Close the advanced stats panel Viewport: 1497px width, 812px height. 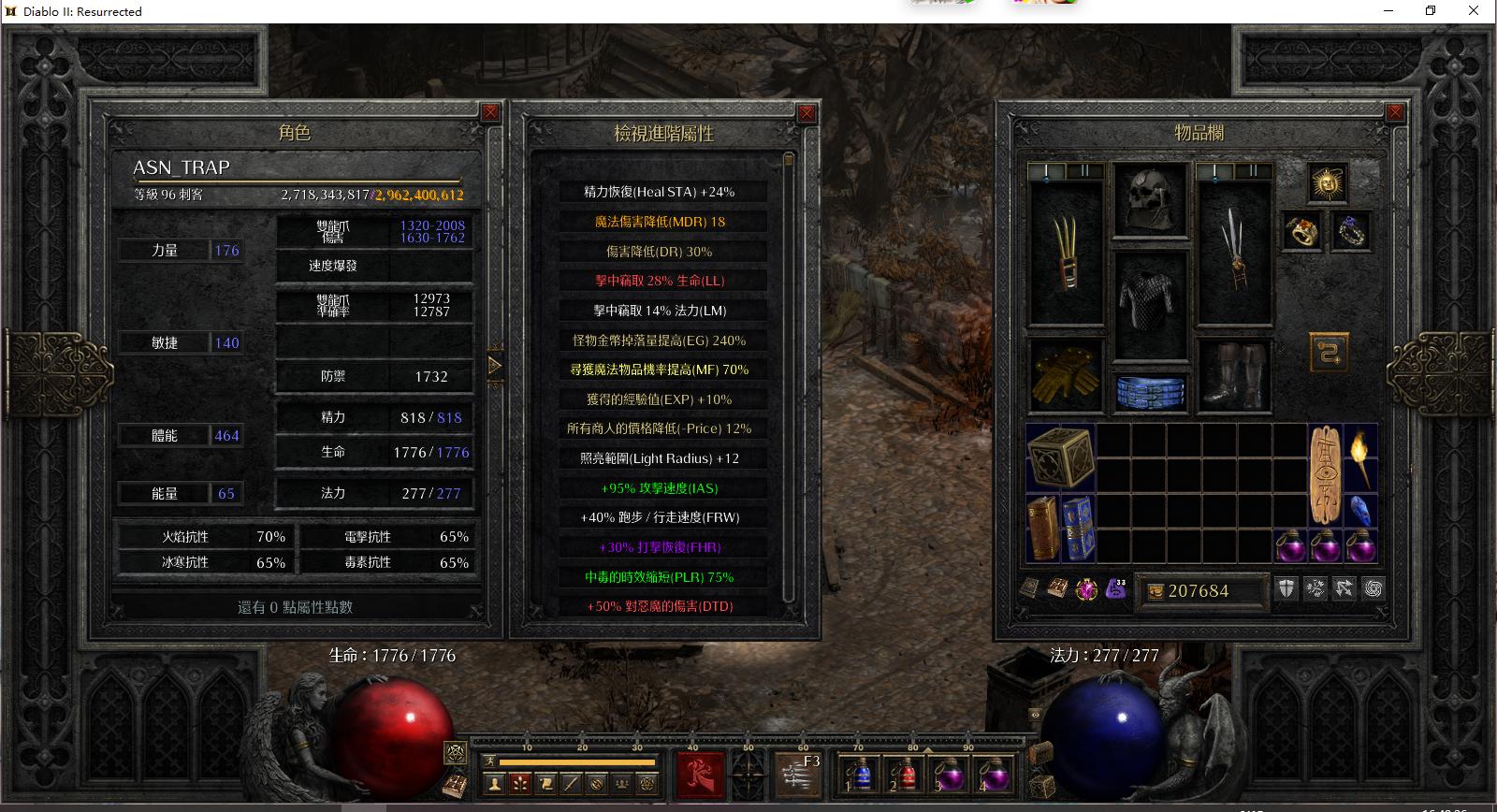(807, 112)
